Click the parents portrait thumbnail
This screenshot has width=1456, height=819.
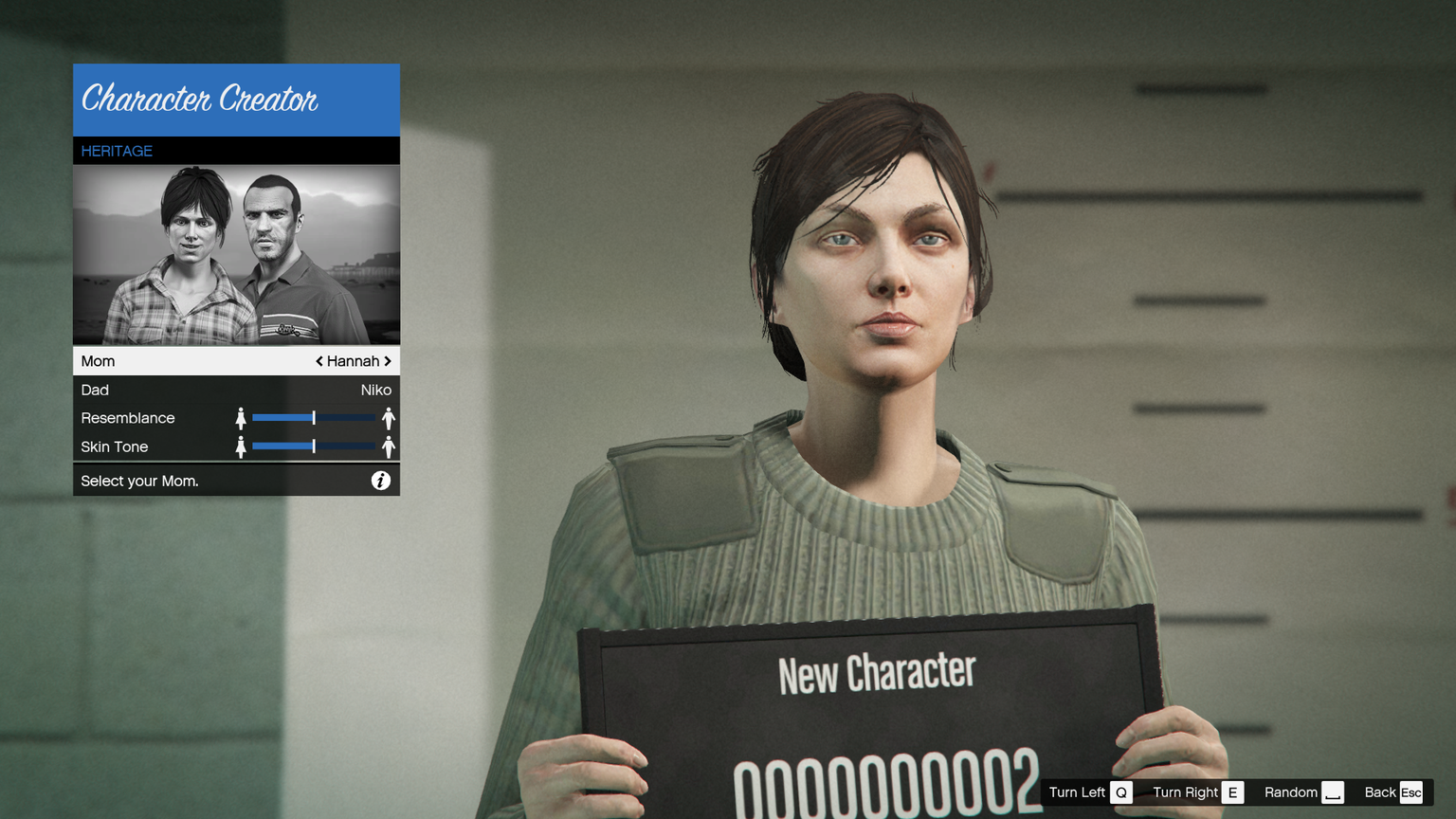[x=236, y=255]
